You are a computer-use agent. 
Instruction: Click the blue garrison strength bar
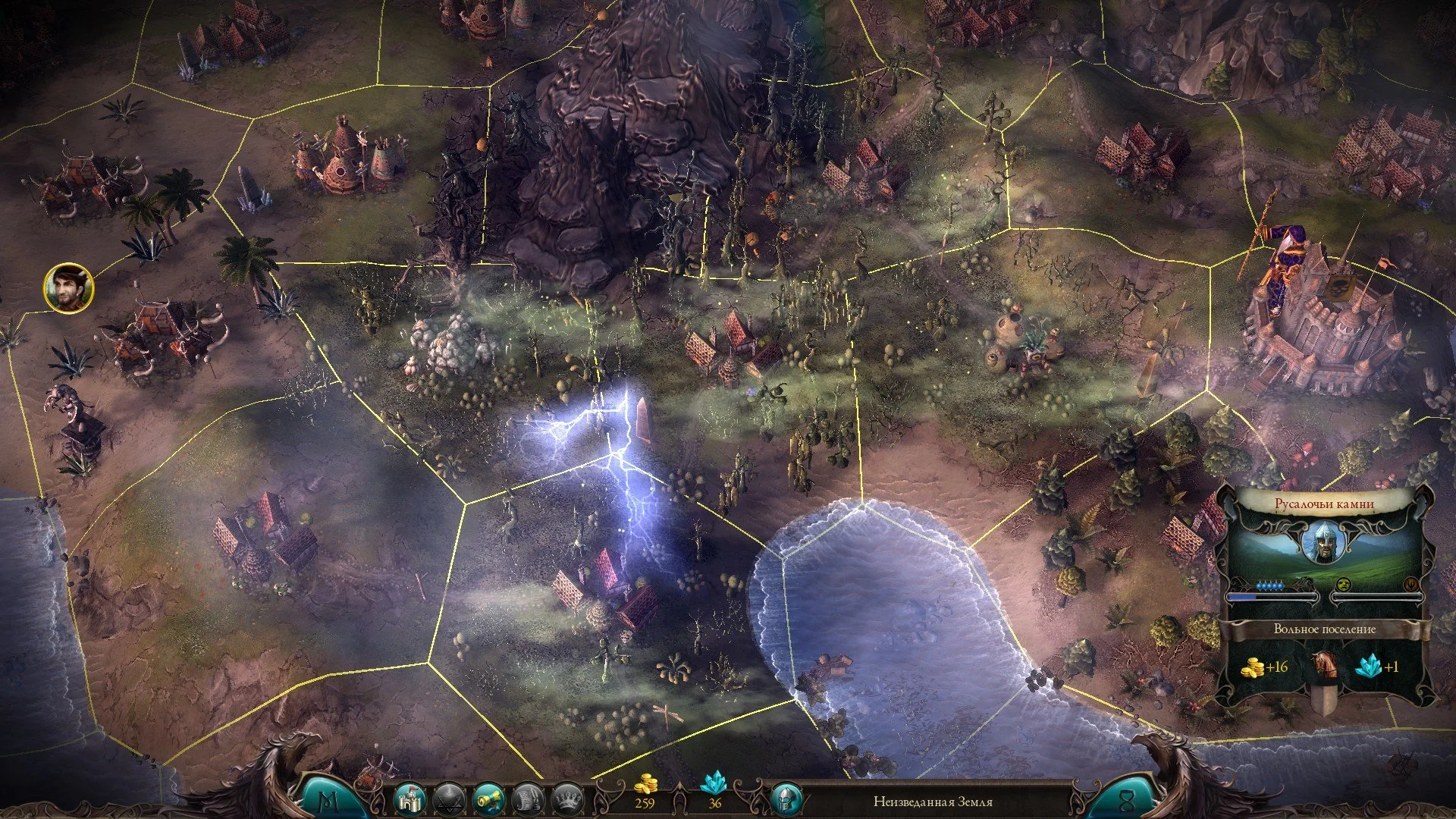tap(1243, 597)
